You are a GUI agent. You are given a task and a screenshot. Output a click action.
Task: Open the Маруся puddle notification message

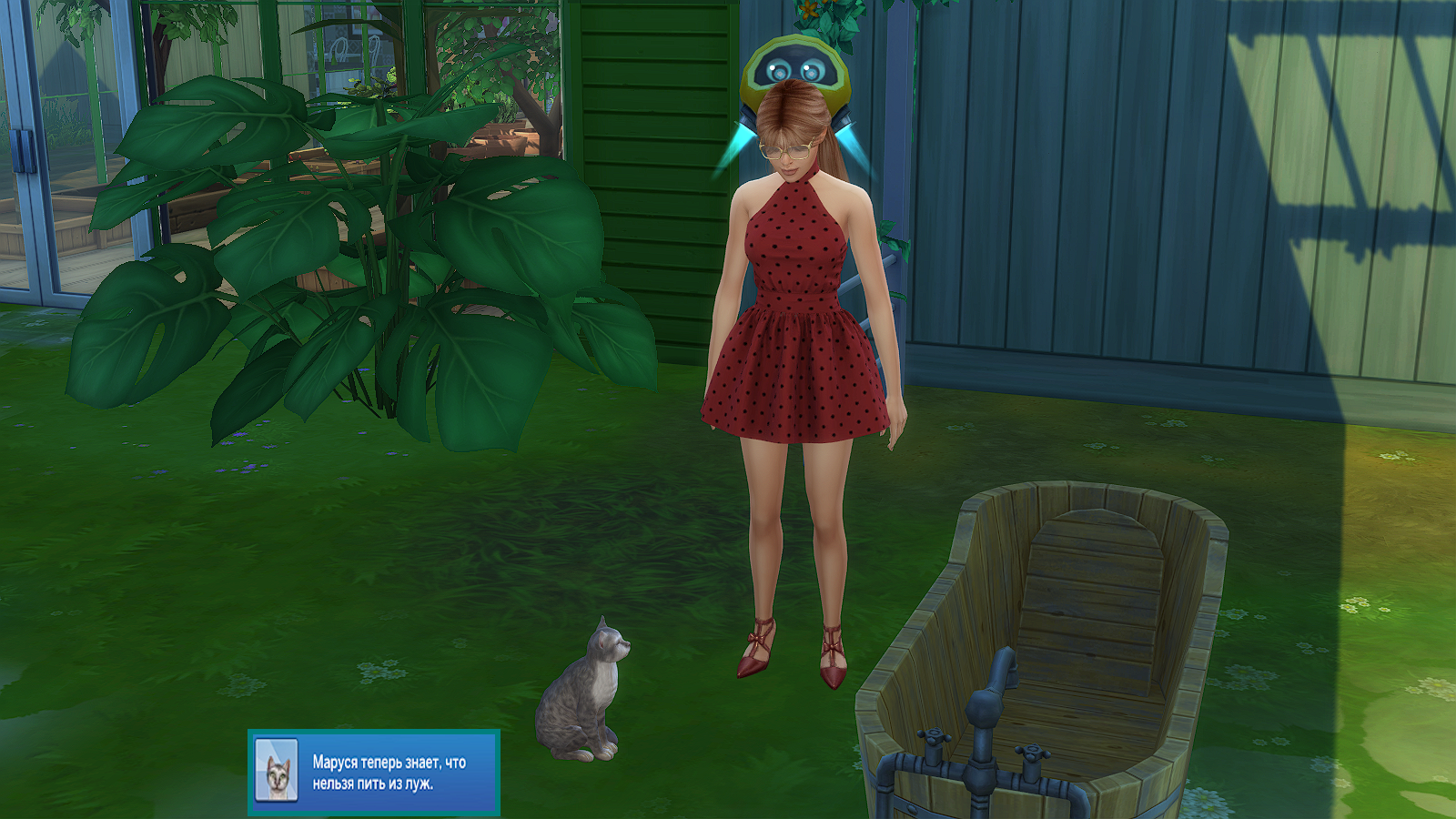tap(389, 773)
